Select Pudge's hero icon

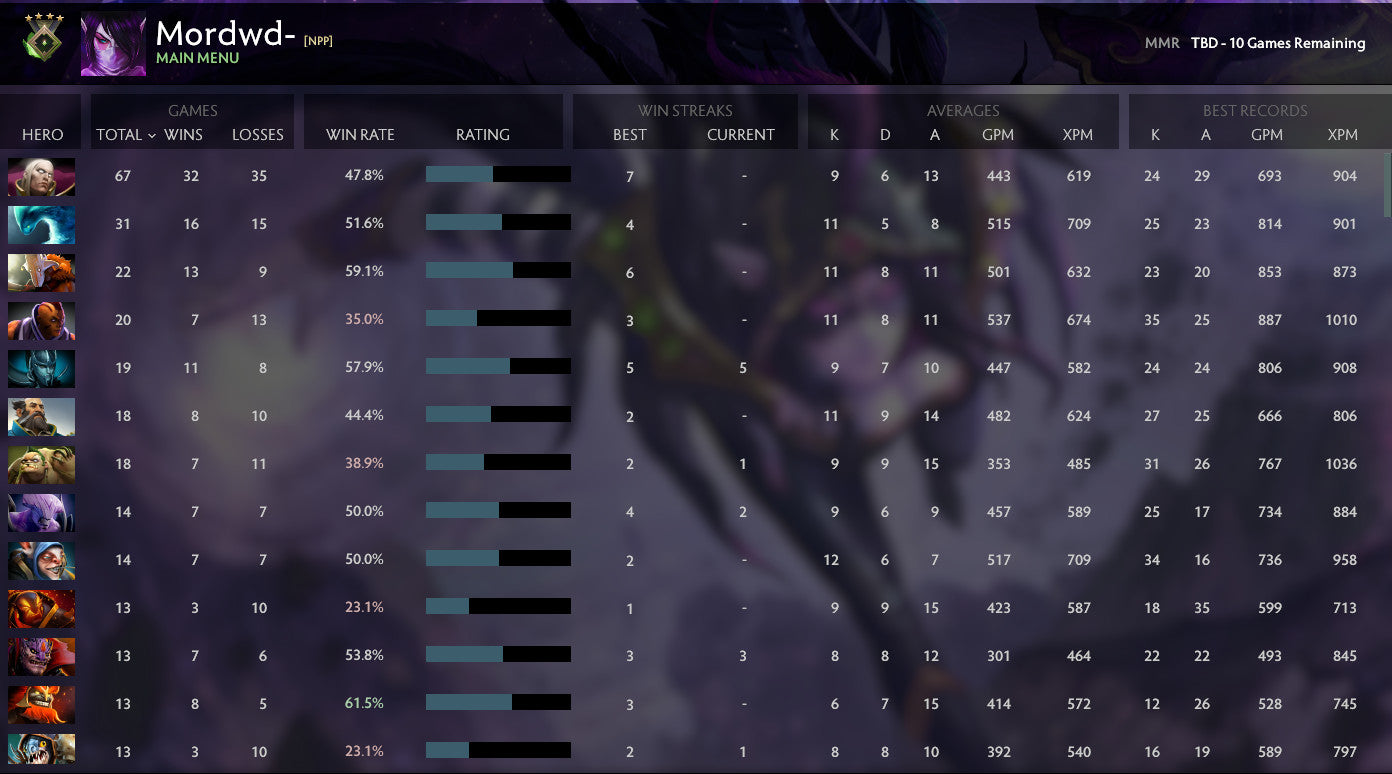point(41,463)
